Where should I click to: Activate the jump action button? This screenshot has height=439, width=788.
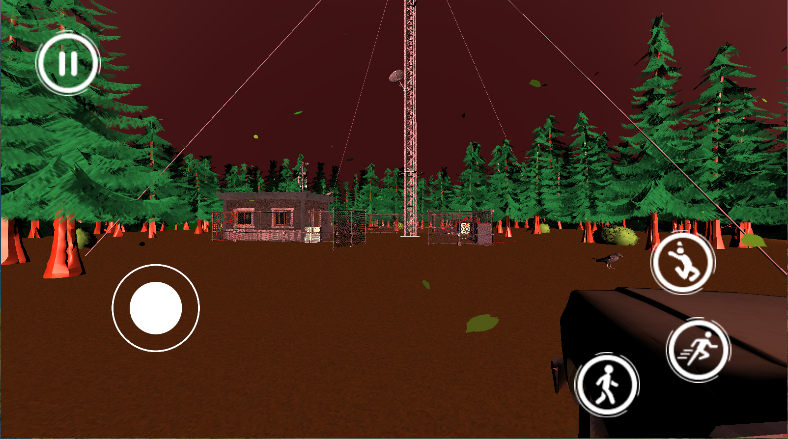pos(682,263)
